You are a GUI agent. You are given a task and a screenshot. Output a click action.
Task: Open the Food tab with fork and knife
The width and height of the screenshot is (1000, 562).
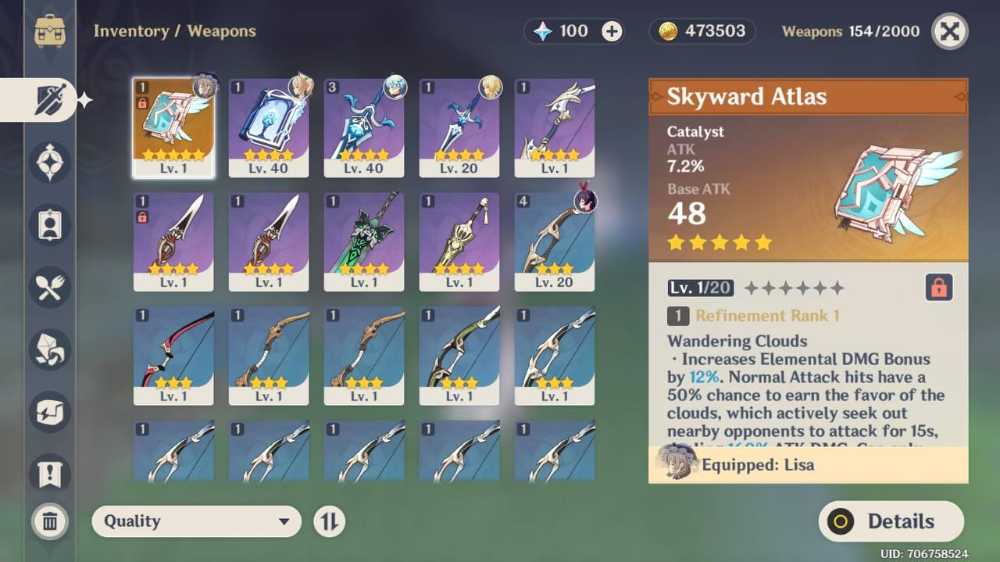[50, 287]
